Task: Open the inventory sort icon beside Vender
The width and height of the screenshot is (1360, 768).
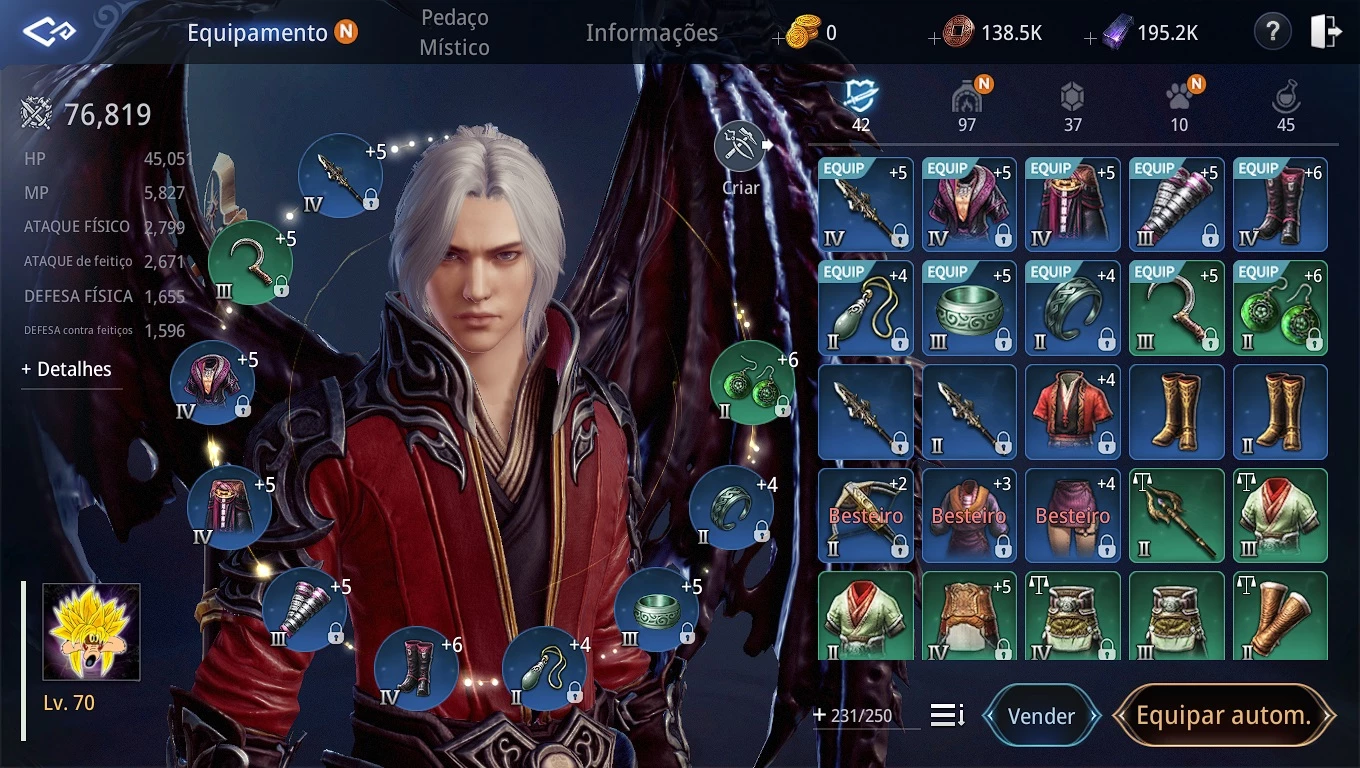Action: coord(946,716)
